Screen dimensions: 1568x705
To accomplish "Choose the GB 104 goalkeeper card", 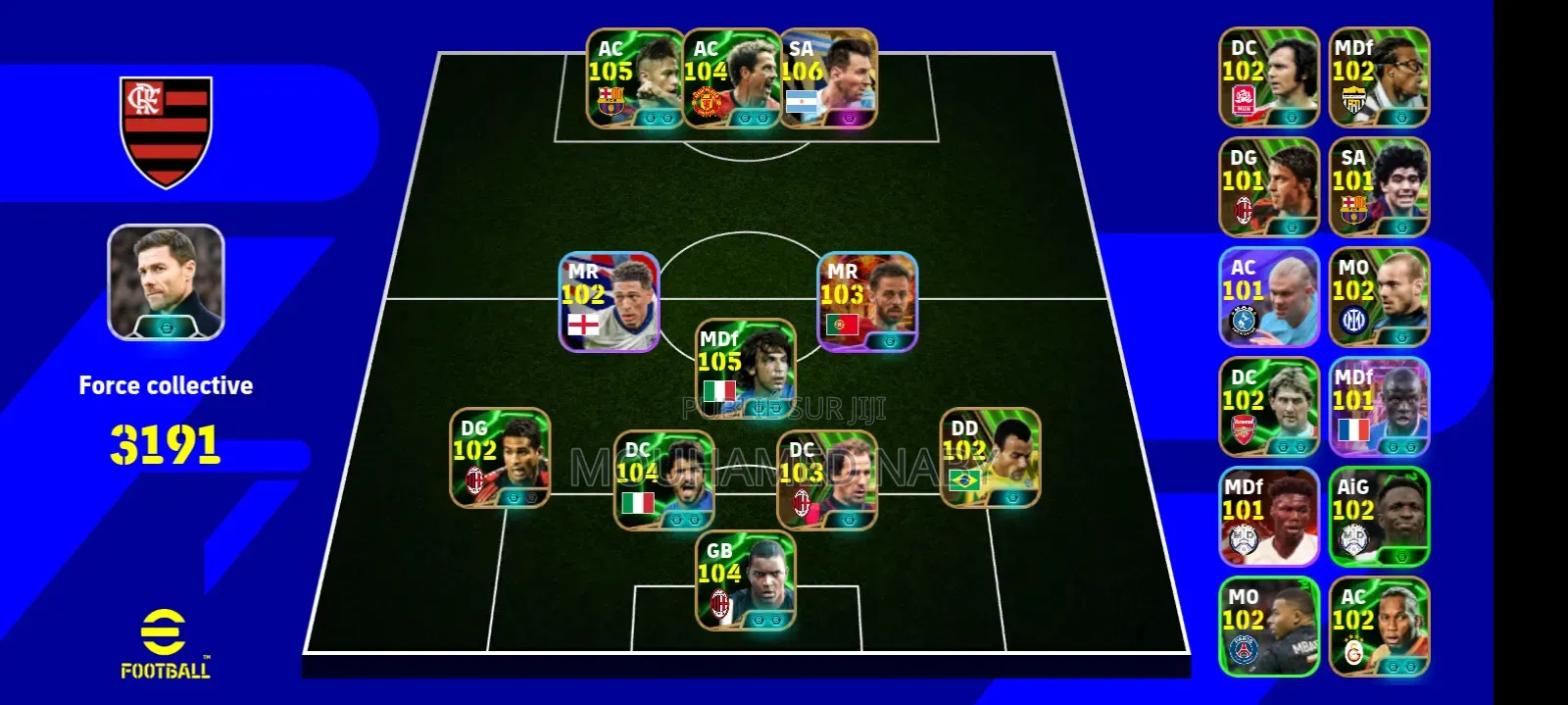I will 745,580.
